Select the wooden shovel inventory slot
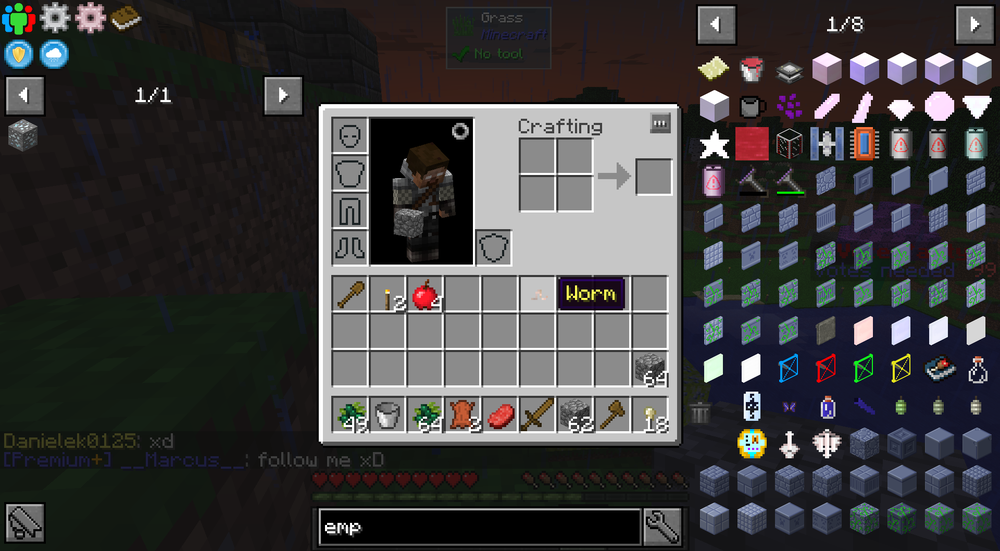The width and height of the screenshot is (1000, 551). pyautogui.click(x=350, y=294)
